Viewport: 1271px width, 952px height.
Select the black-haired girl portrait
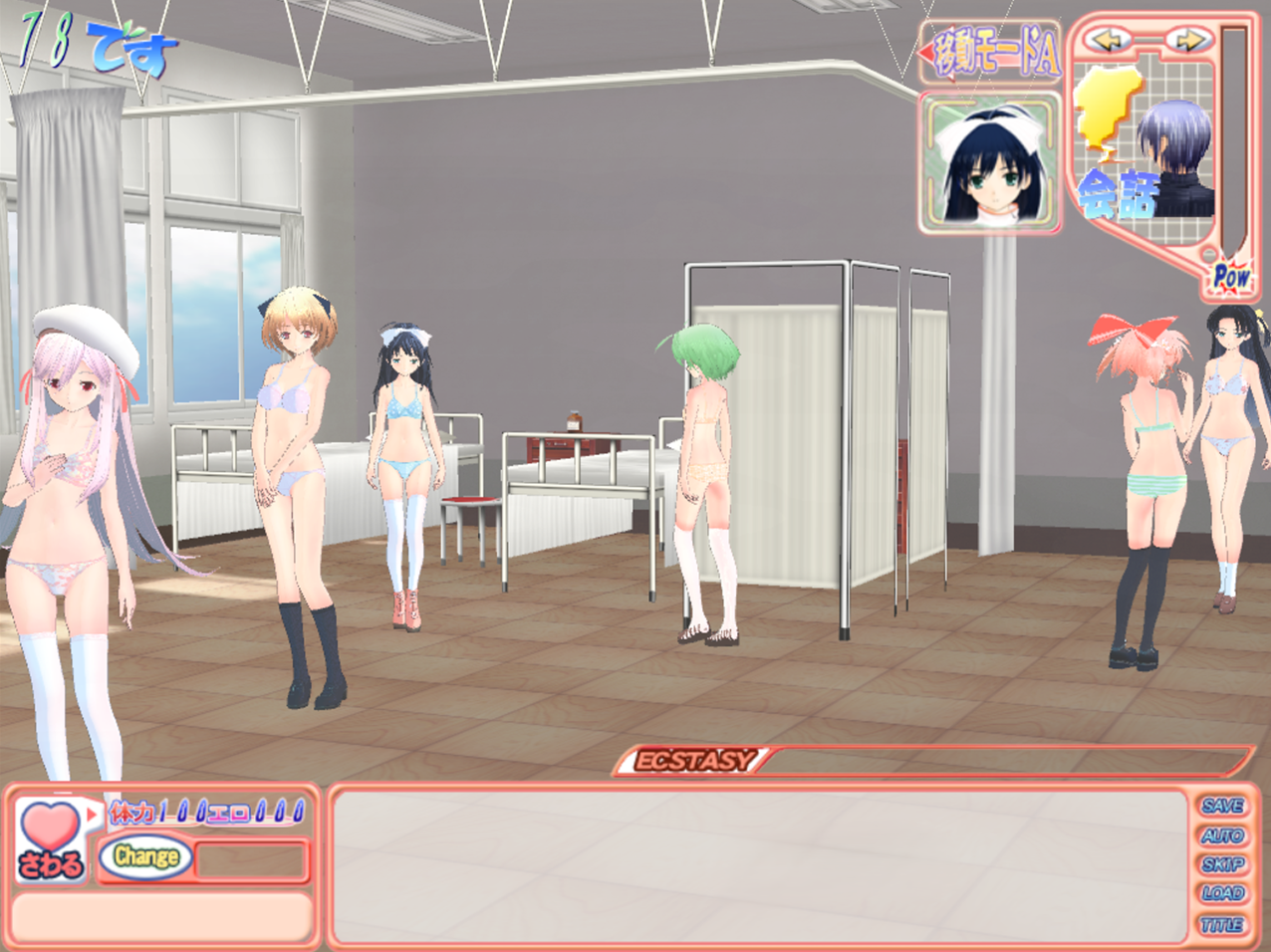coord(989,162)
